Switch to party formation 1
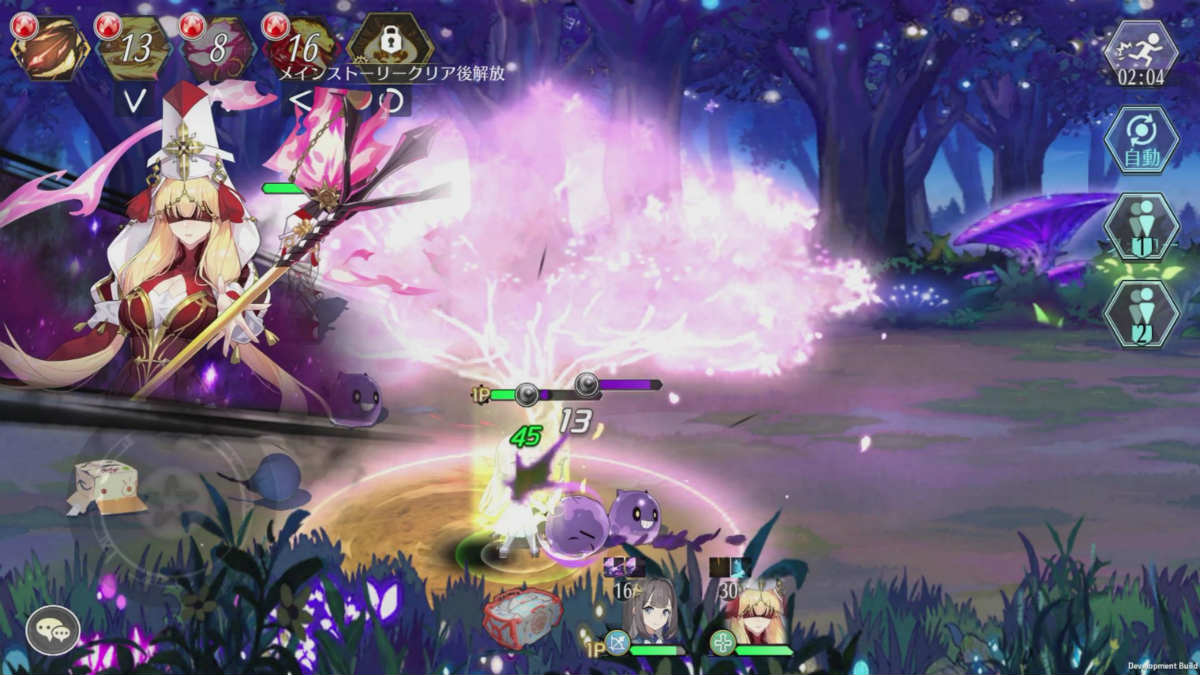Image resolution: width=1200 pixels, height=675 pixels. point(1141,228)
